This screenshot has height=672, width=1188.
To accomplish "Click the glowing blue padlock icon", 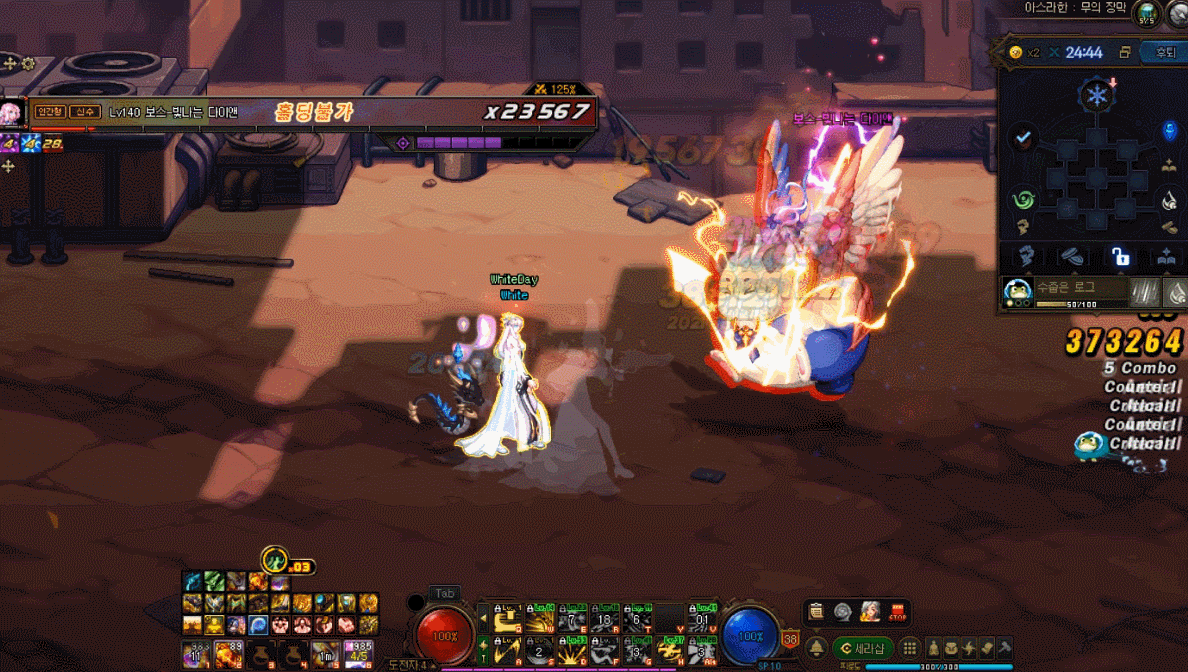I will coord(1120,257).
